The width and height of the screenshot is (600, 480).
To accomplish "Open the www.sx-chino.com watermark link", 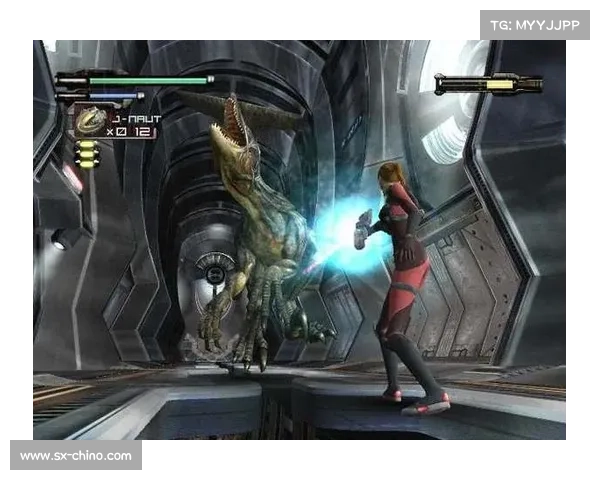I will [x=76, y=456].
